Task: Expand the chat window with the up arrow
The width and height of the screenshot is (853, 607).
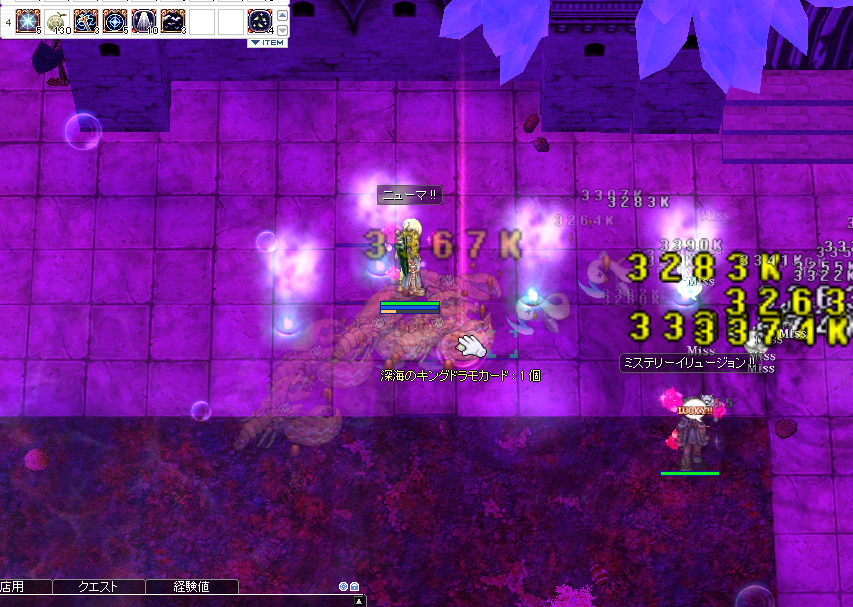Action: (359, 601)
